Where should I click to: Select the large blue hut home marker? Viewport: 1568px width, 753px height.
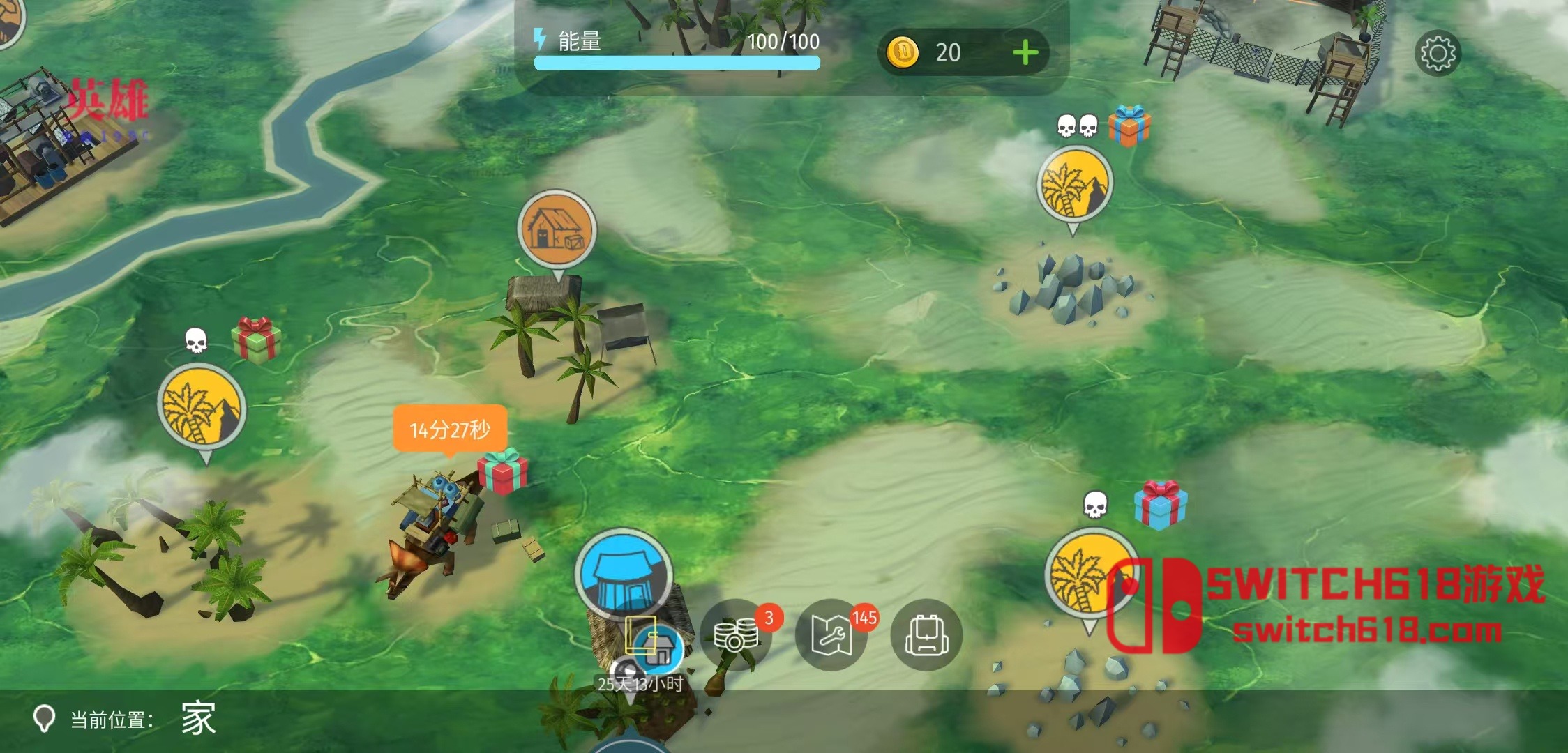pyautogui.click(x=624, y=573)
